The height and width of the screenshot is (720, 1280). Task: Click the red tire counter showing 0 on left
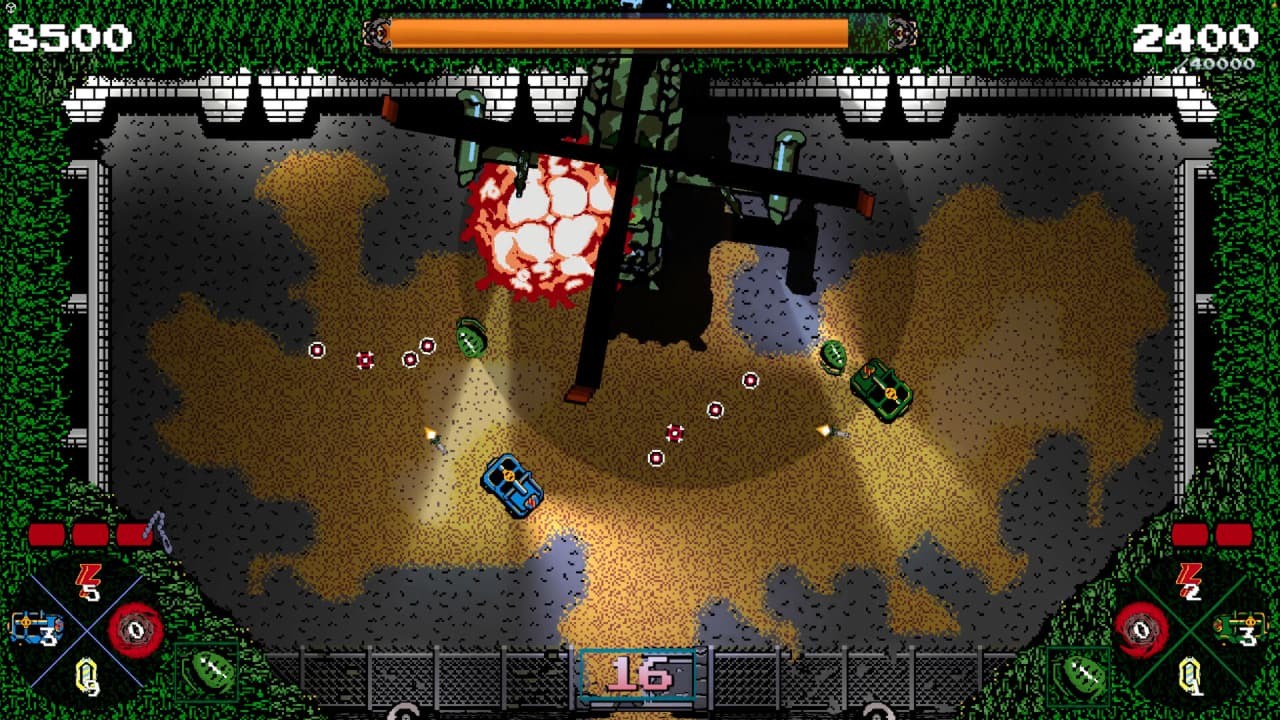pos(133,631)
